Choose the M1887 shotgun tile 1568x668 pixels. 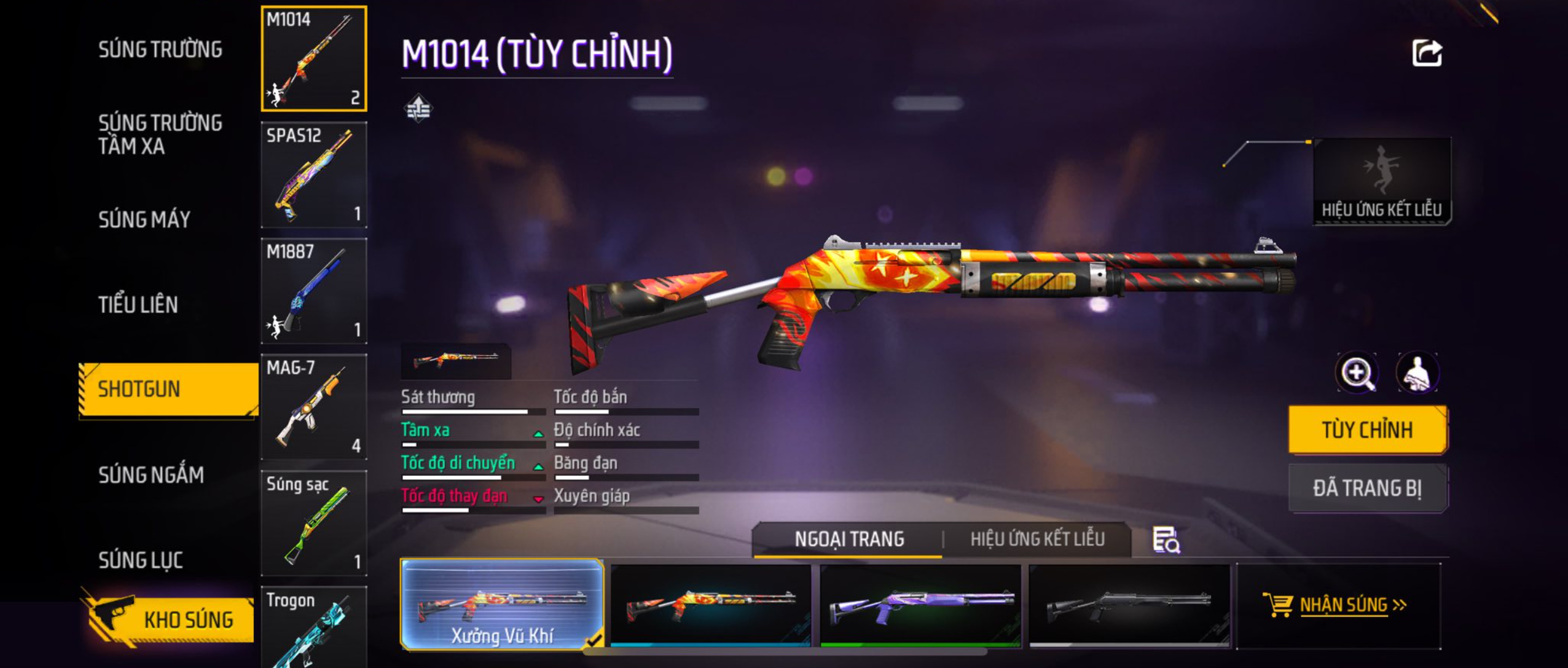pyautogui.click(x=314, y=291)
